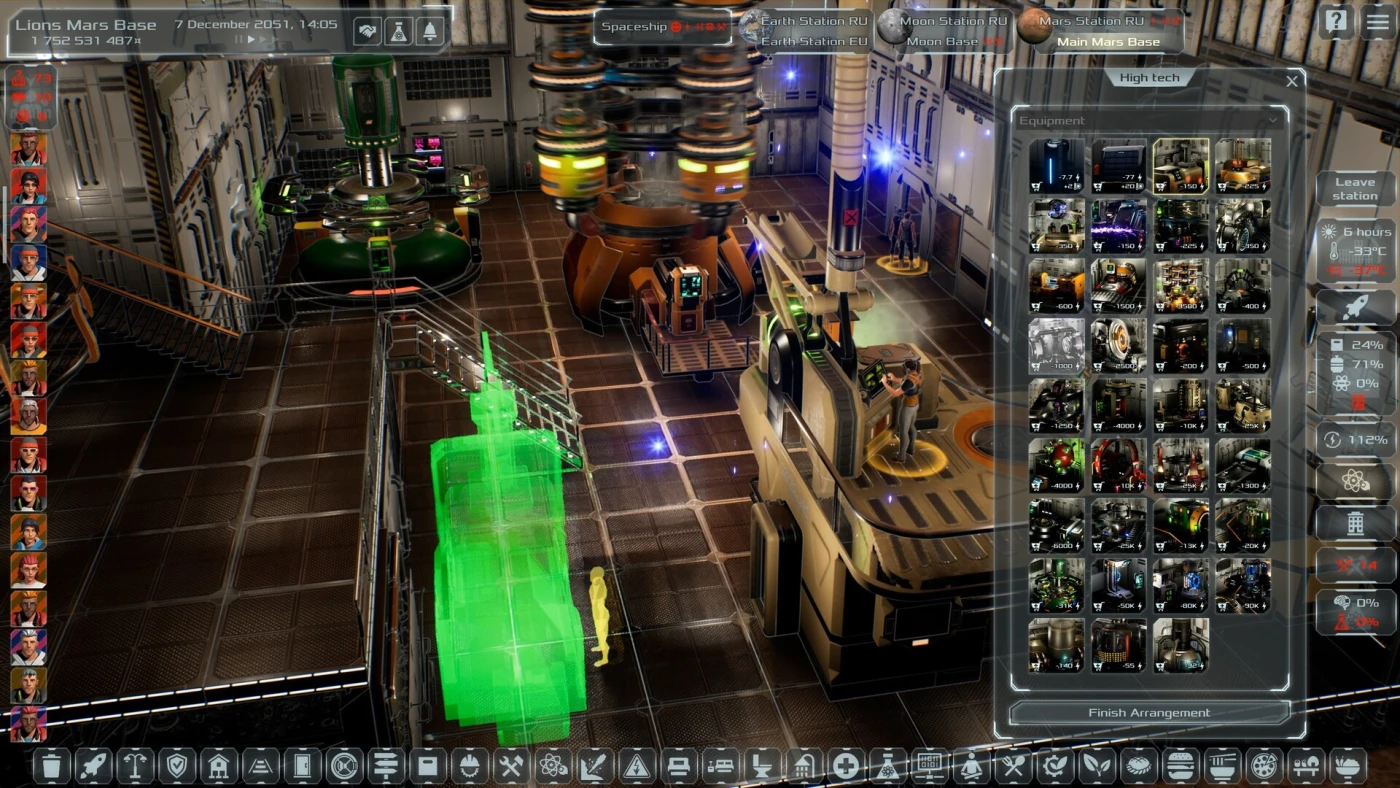This screenshot has width=1400, height=788.
Task: Open the help question mark
Action: click(1336, 22)
